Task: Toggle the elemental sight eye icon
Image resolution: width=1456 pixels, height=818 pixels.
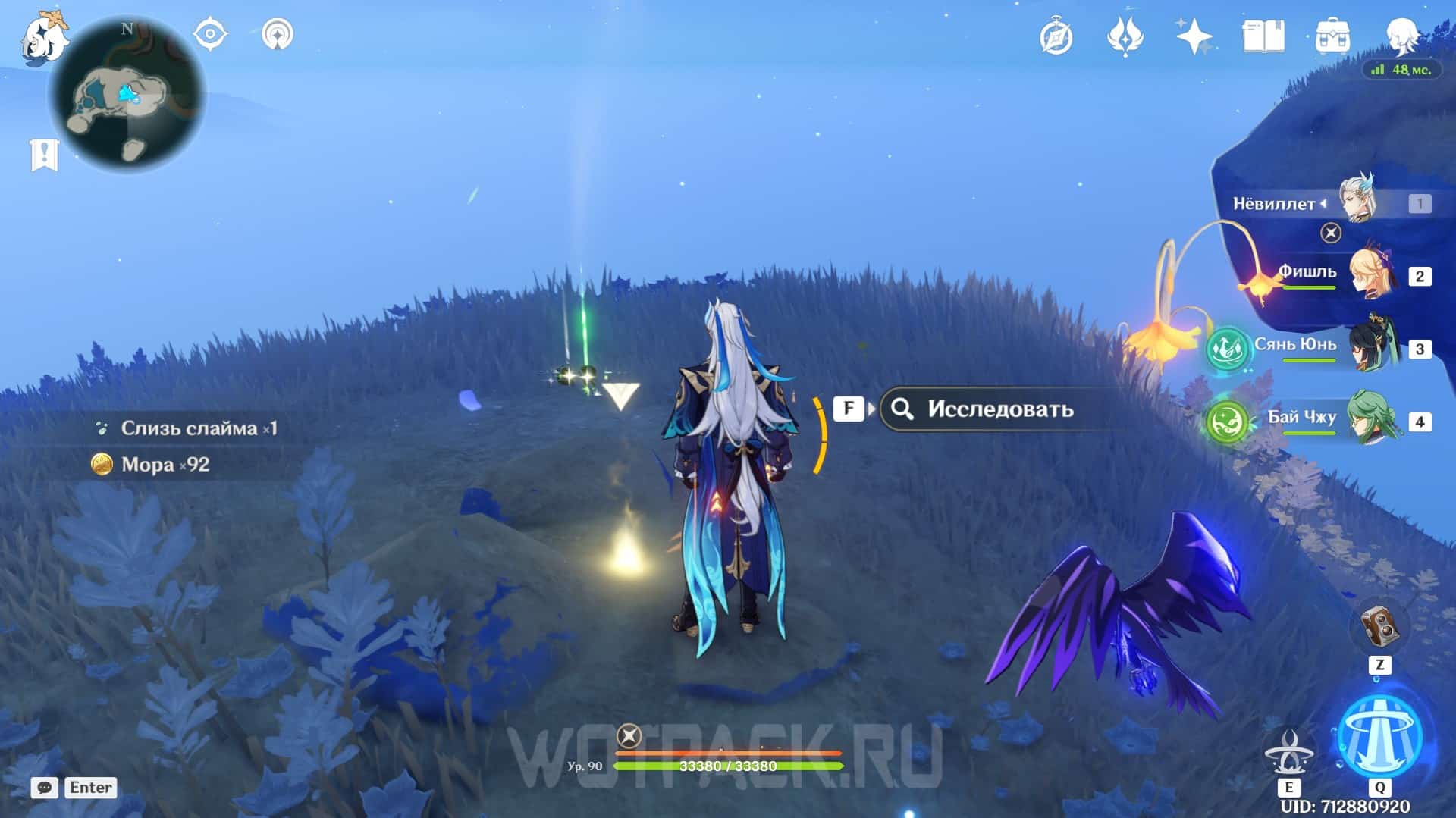Action: [x=210, y=35]
